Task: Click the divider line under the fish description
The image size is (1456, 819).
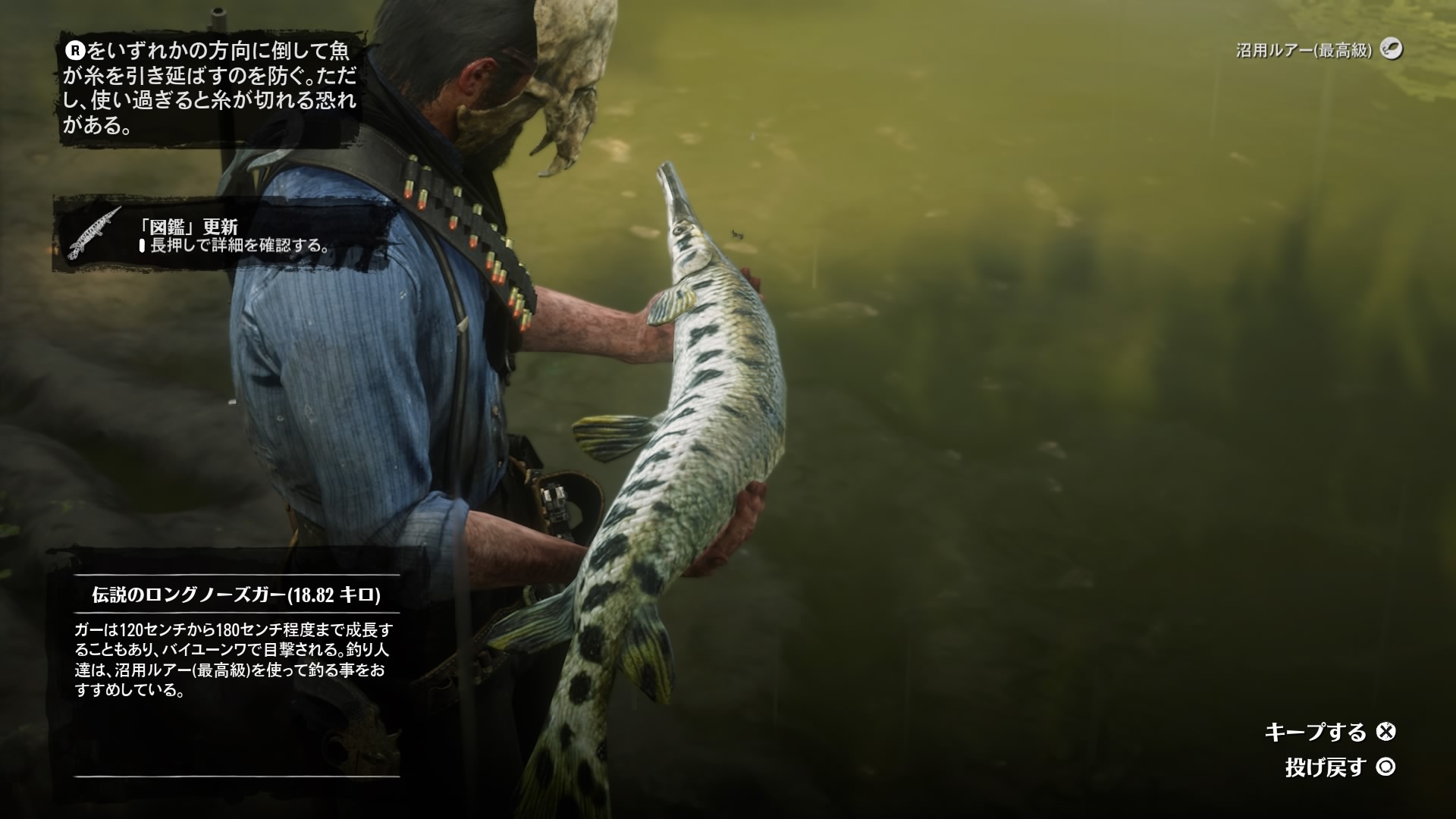Action: click(235, 775)
